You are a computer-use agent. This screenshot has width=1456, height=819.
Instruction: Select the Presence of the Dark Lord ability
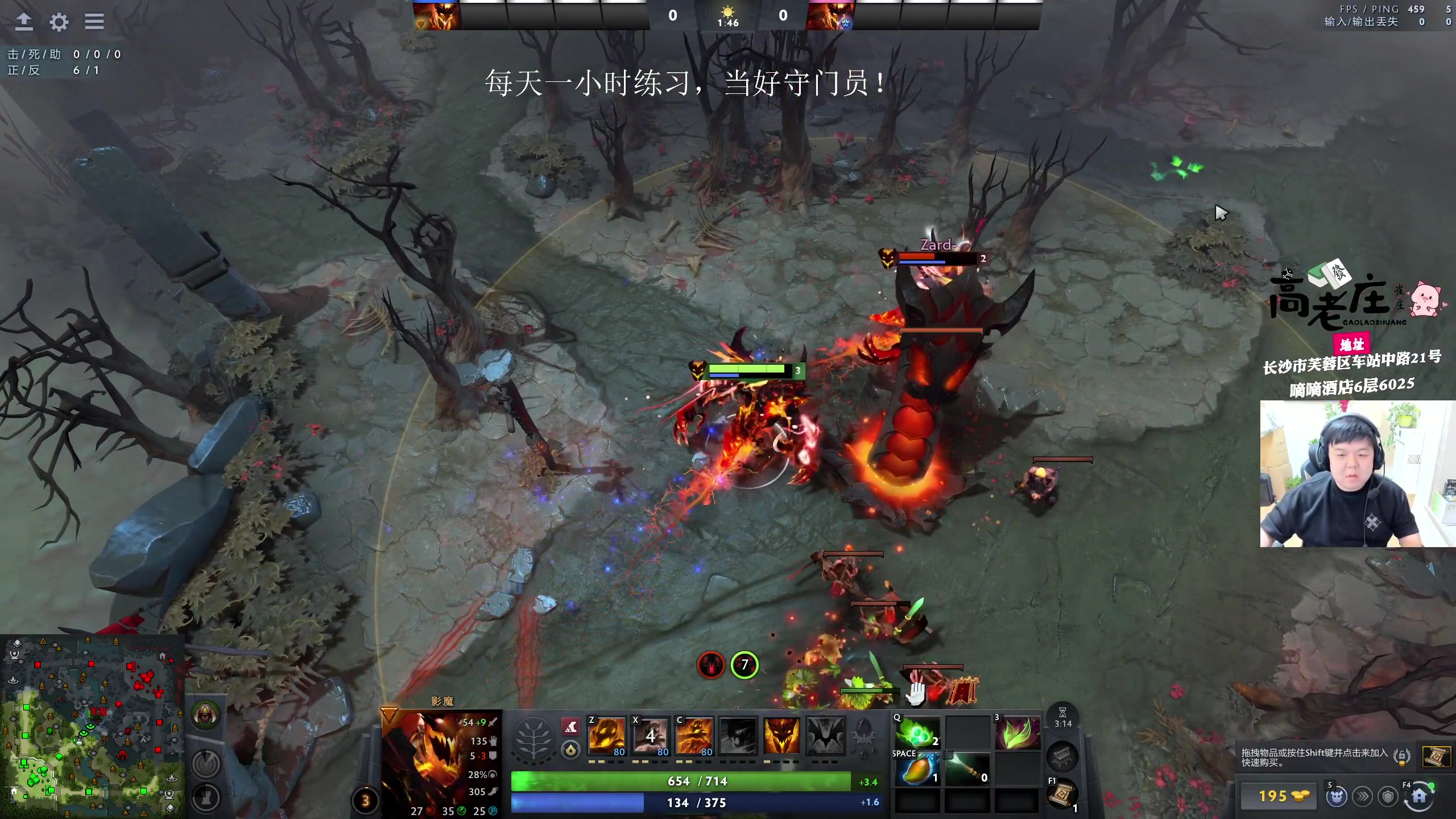(x=781, y=736)
